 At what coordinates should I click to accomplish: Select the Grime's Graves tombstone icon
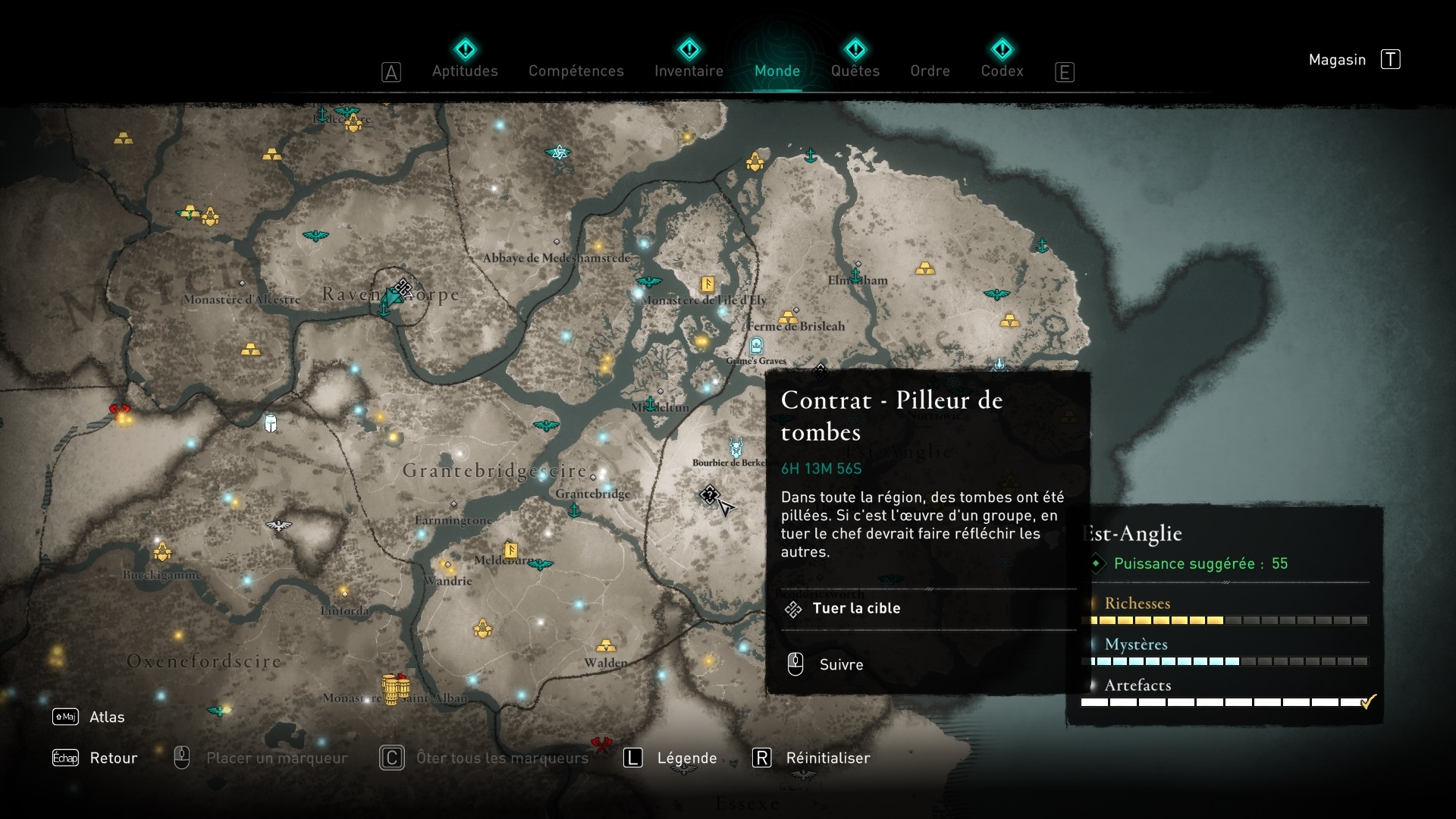(755, 347)
